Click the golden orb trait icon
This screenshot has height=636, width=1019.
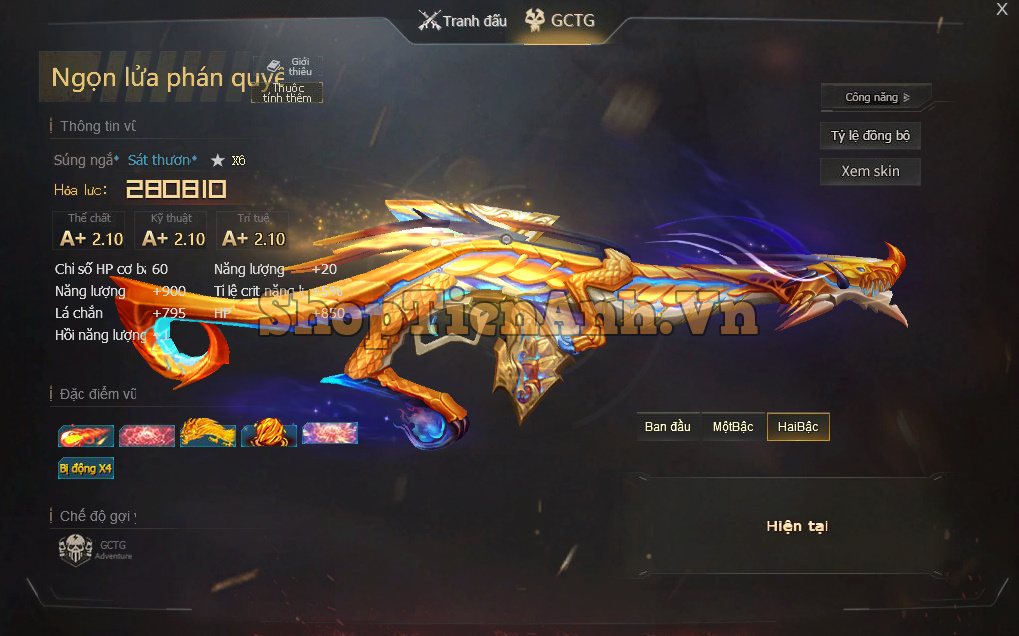pos(269,434)
